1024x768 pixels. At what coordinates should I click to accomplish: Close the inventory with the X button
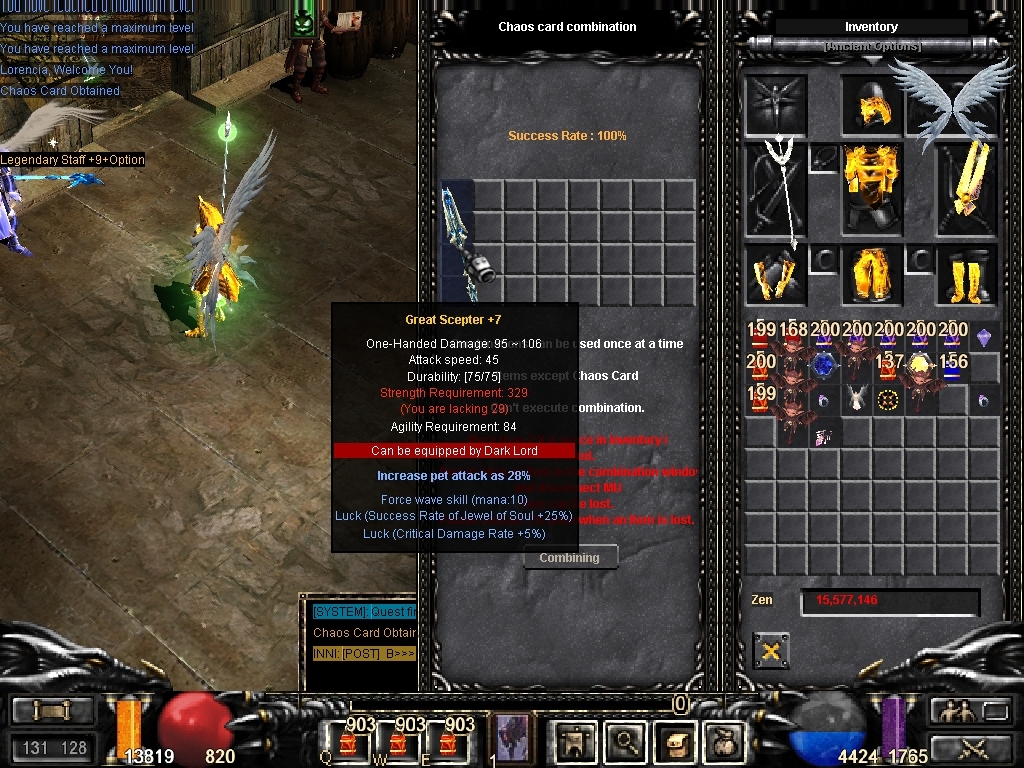[770, 651]
